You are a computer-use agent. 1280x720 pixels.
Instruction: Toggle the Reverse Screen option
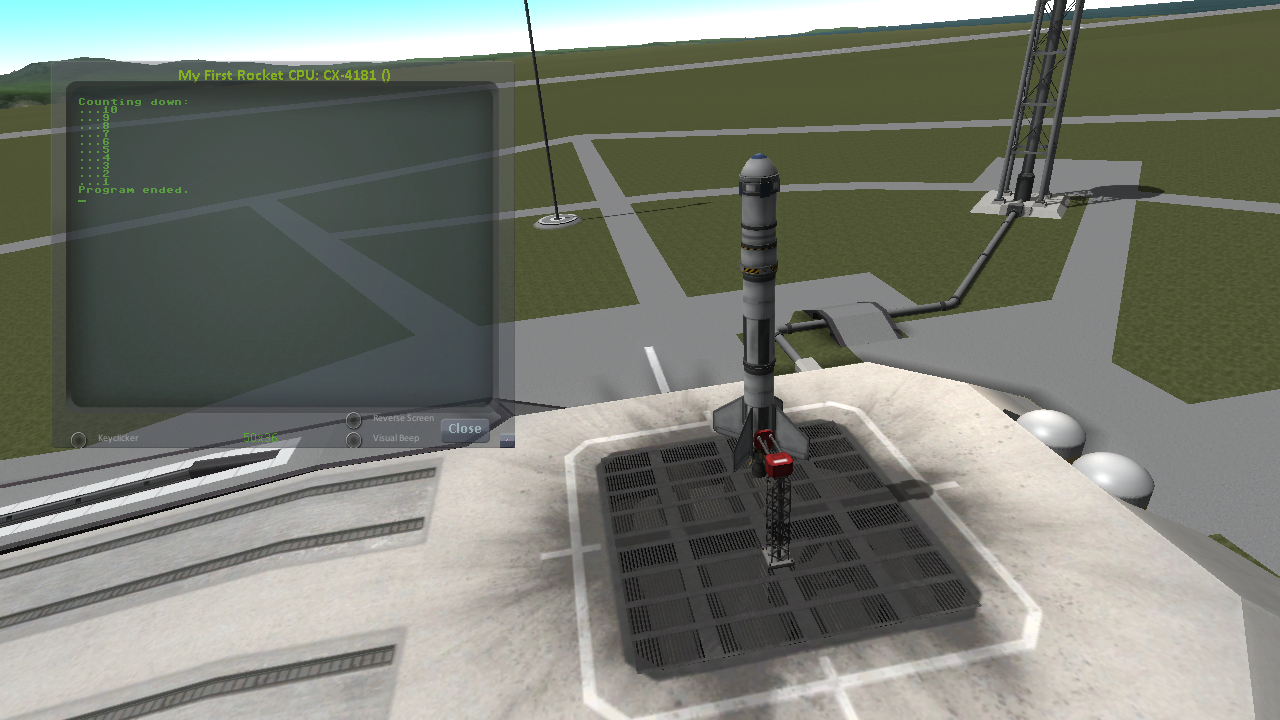(354, 420)
